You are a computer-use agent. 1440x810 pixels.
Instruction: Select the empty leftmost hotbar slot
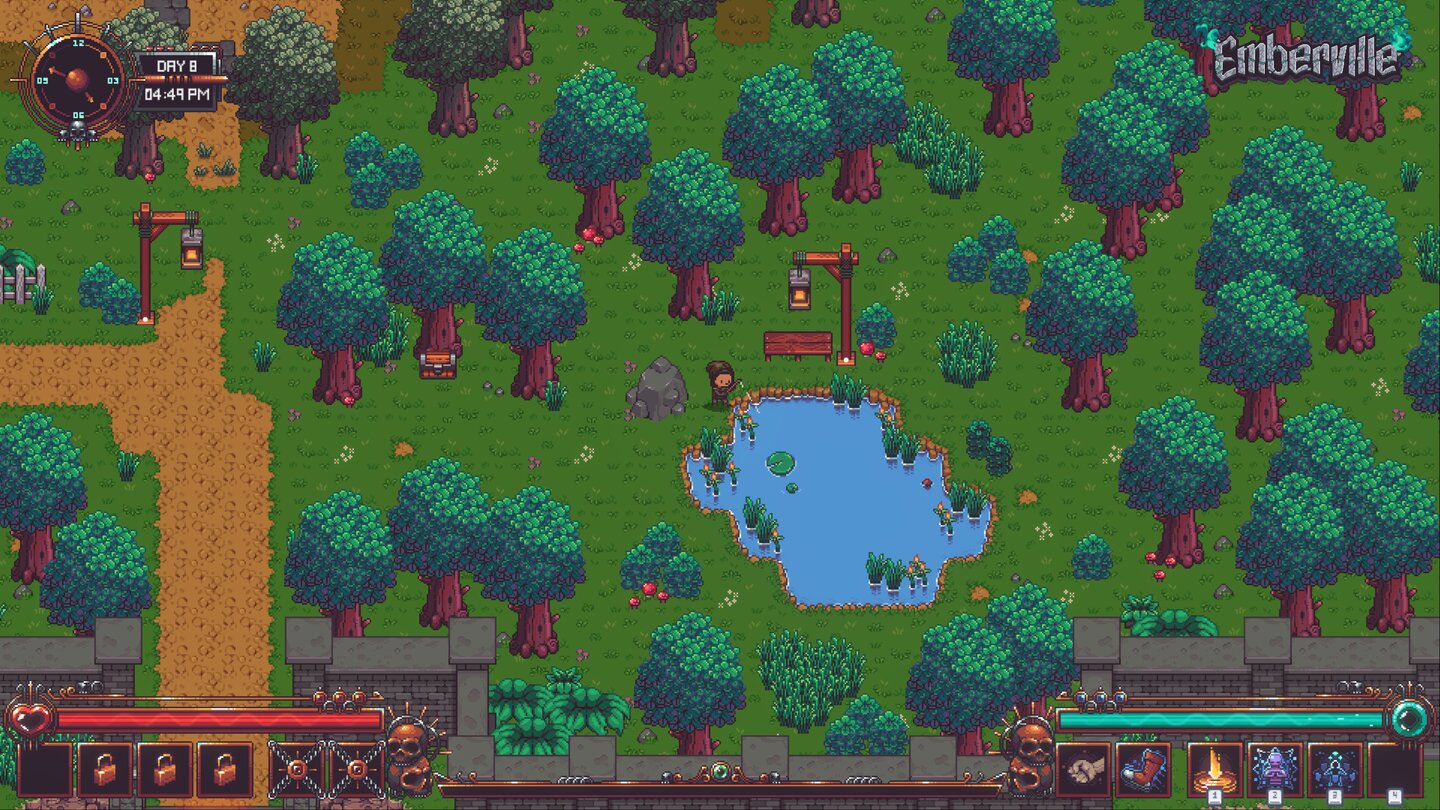tap(45, 769)
